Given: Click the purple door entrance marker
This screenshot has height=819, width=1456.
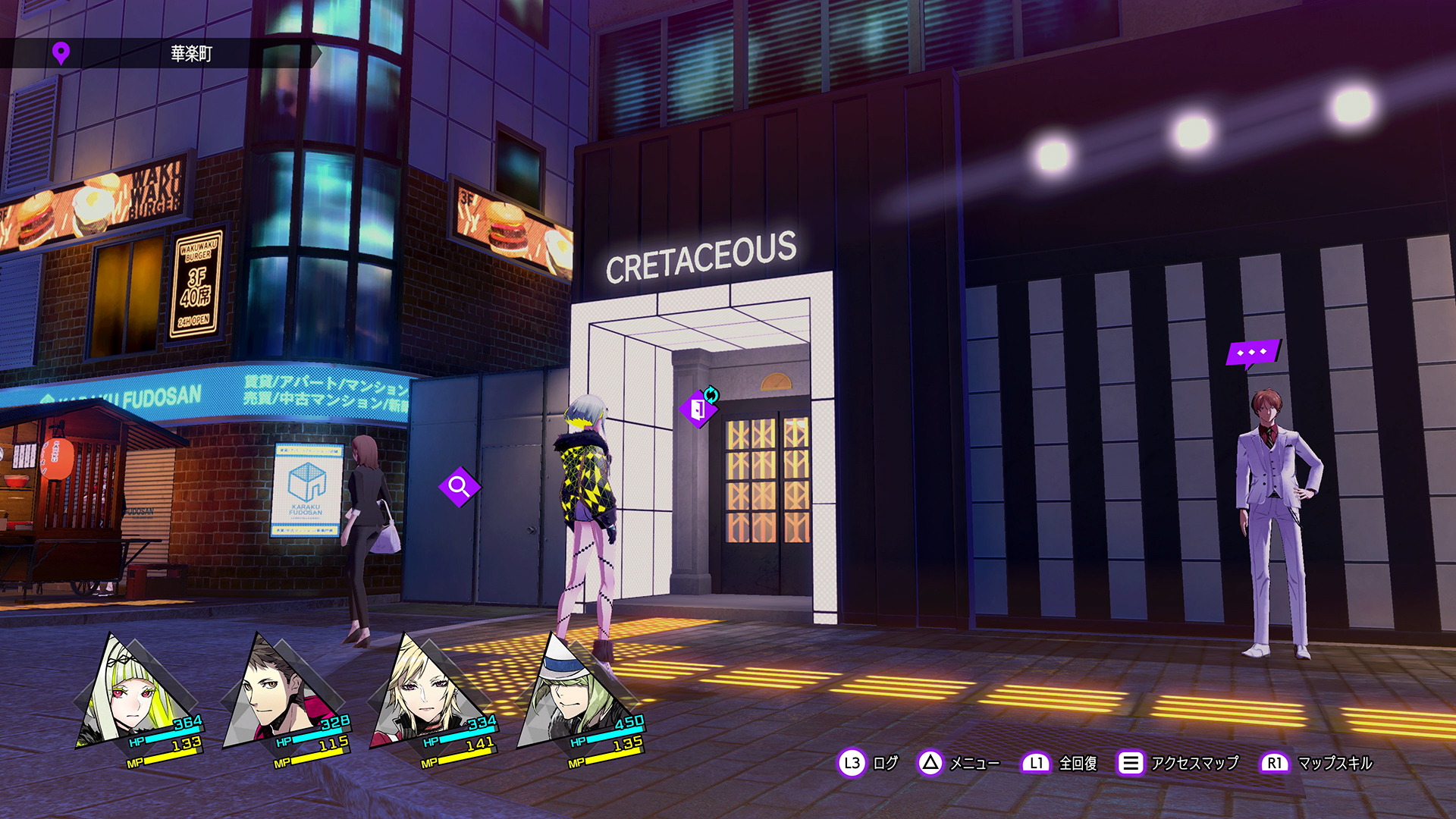Looking at the screenshot, I should 698,409.
